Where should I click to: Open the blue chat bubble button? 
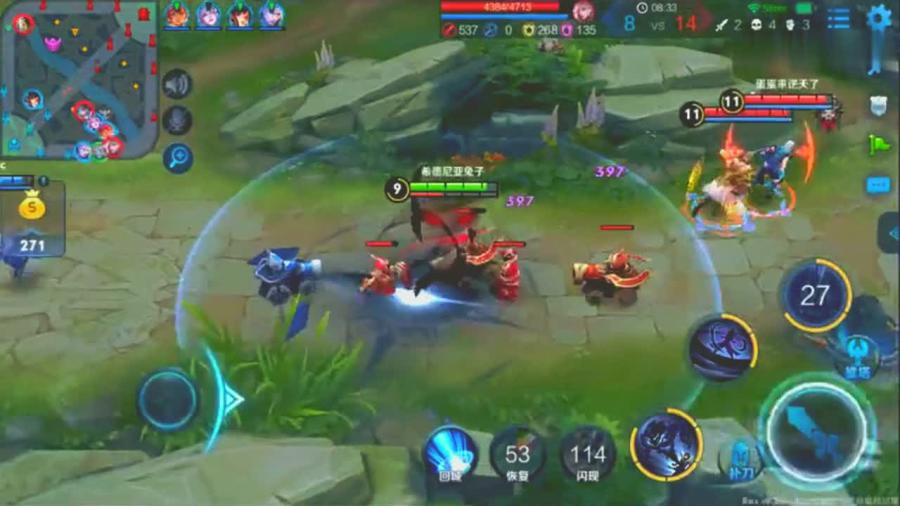click(x=878, y=185)
